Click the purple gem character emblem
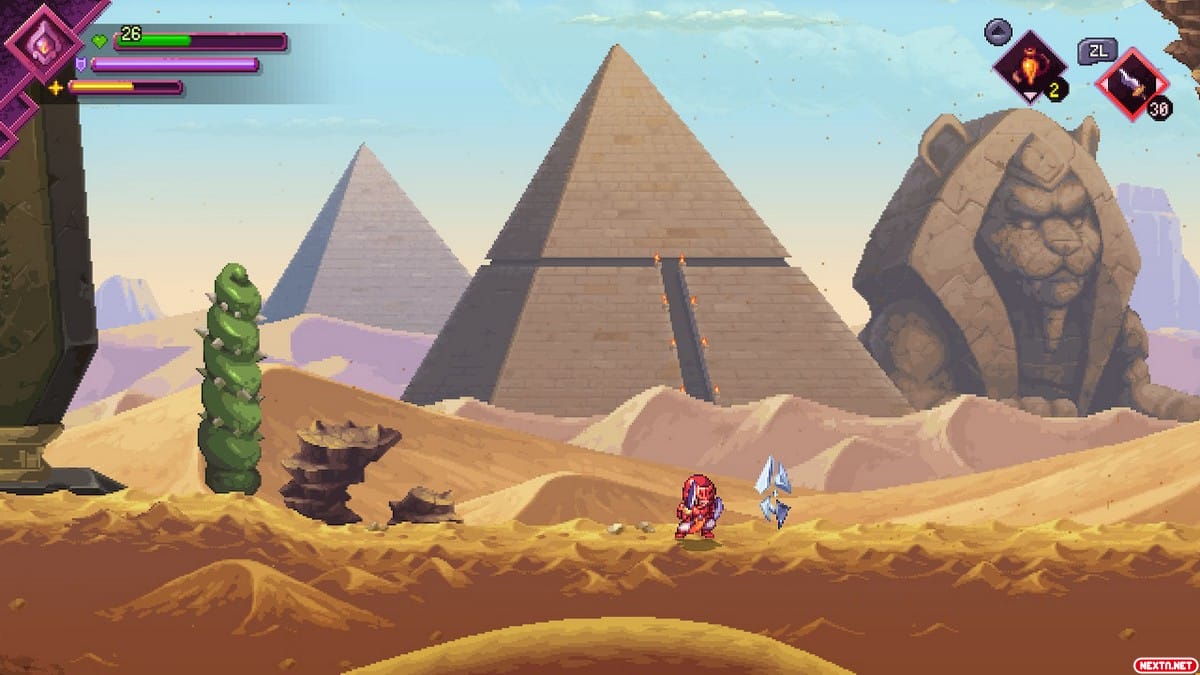1200x675 pixels. [43, 45]
